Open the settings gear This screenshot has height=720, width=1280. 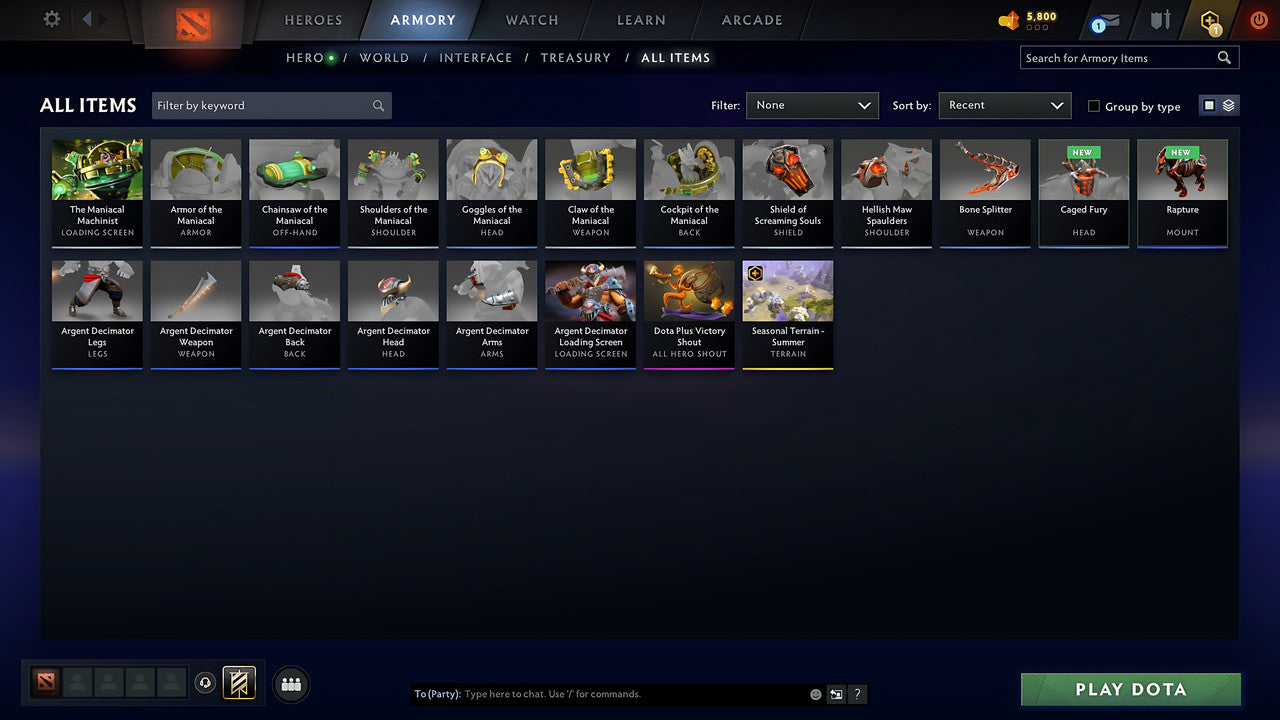[50, 19]
